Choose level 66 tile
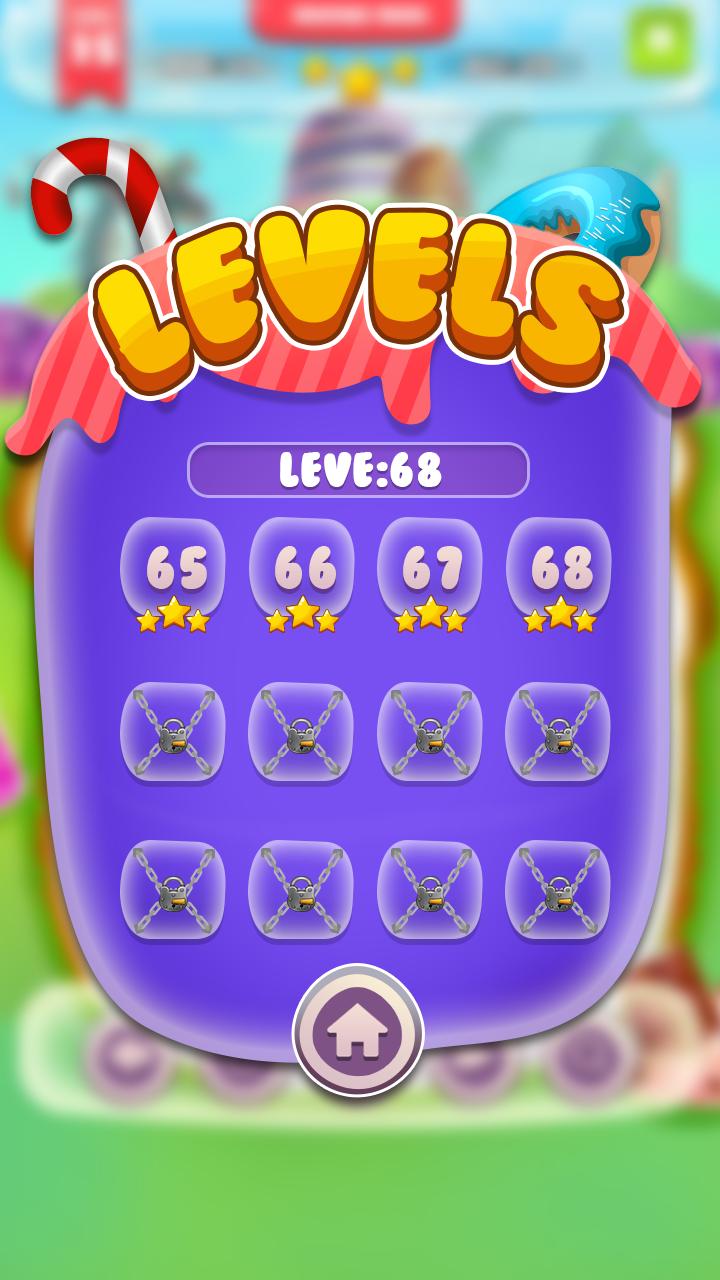The image size is (720, 1280). 301,570
